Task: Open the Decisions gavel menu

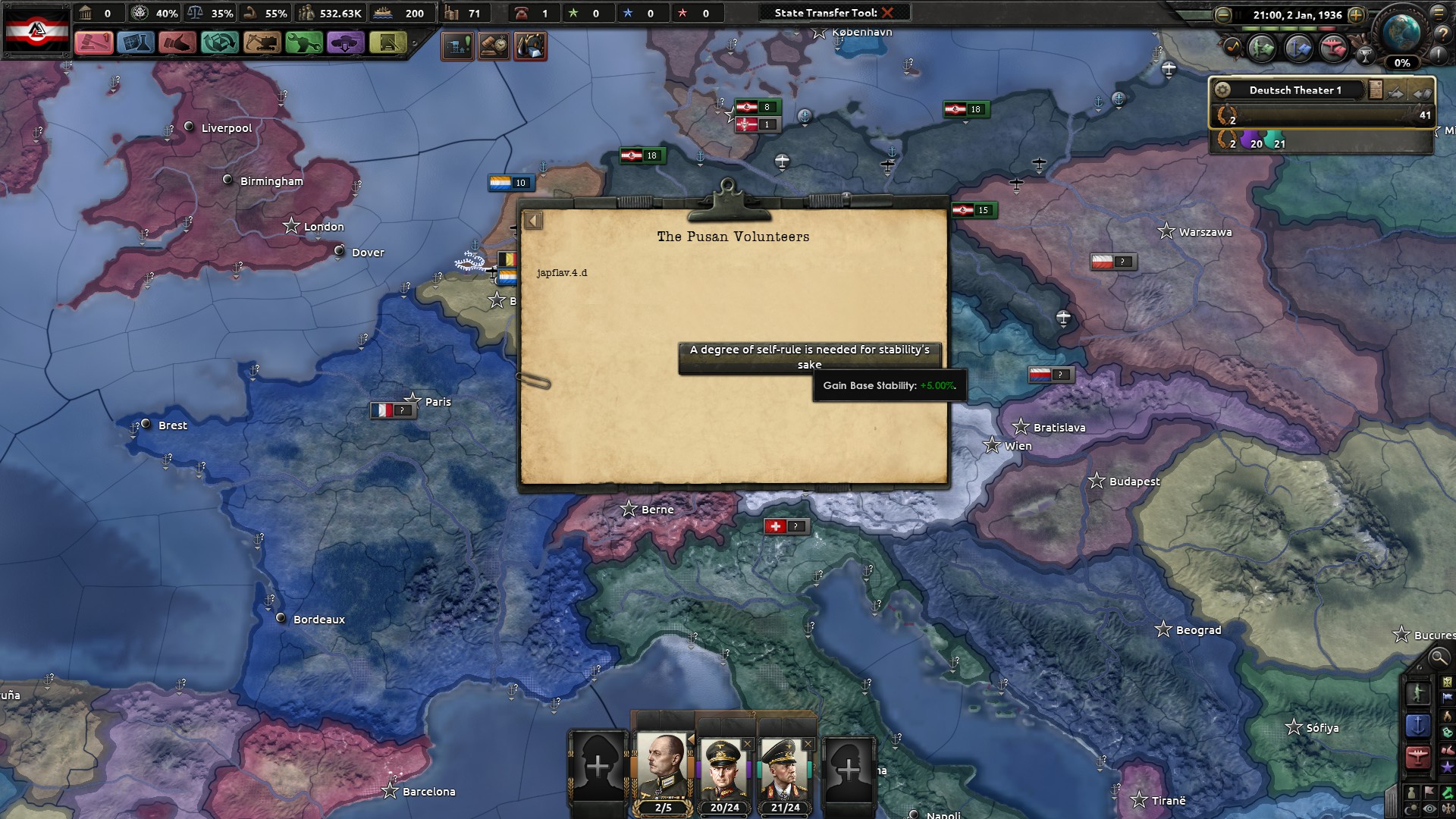Action: (x=94, y=42)
